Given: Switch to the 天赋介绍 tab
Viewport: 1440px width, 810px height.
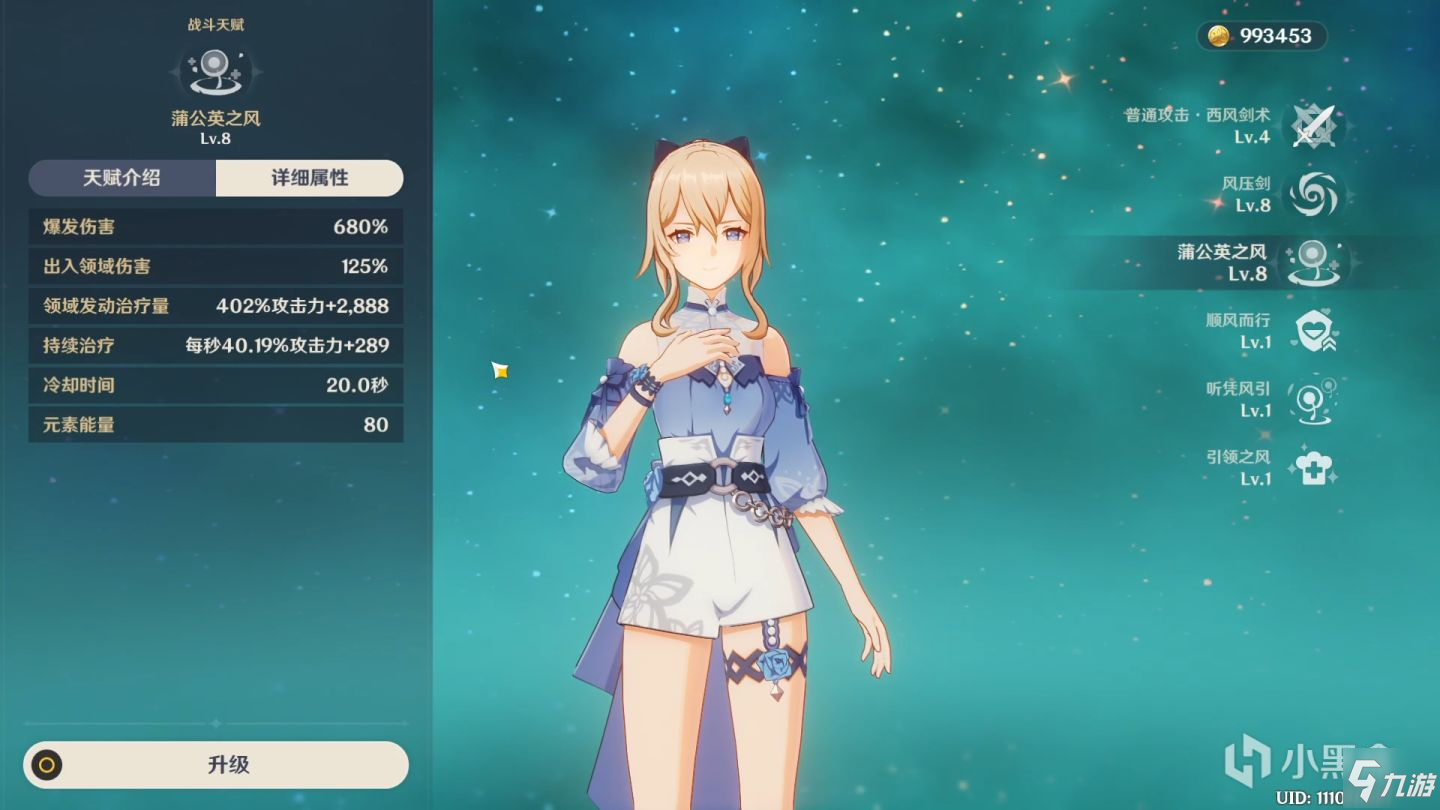Looking at the screenshot, I should [x=122, y=178].
